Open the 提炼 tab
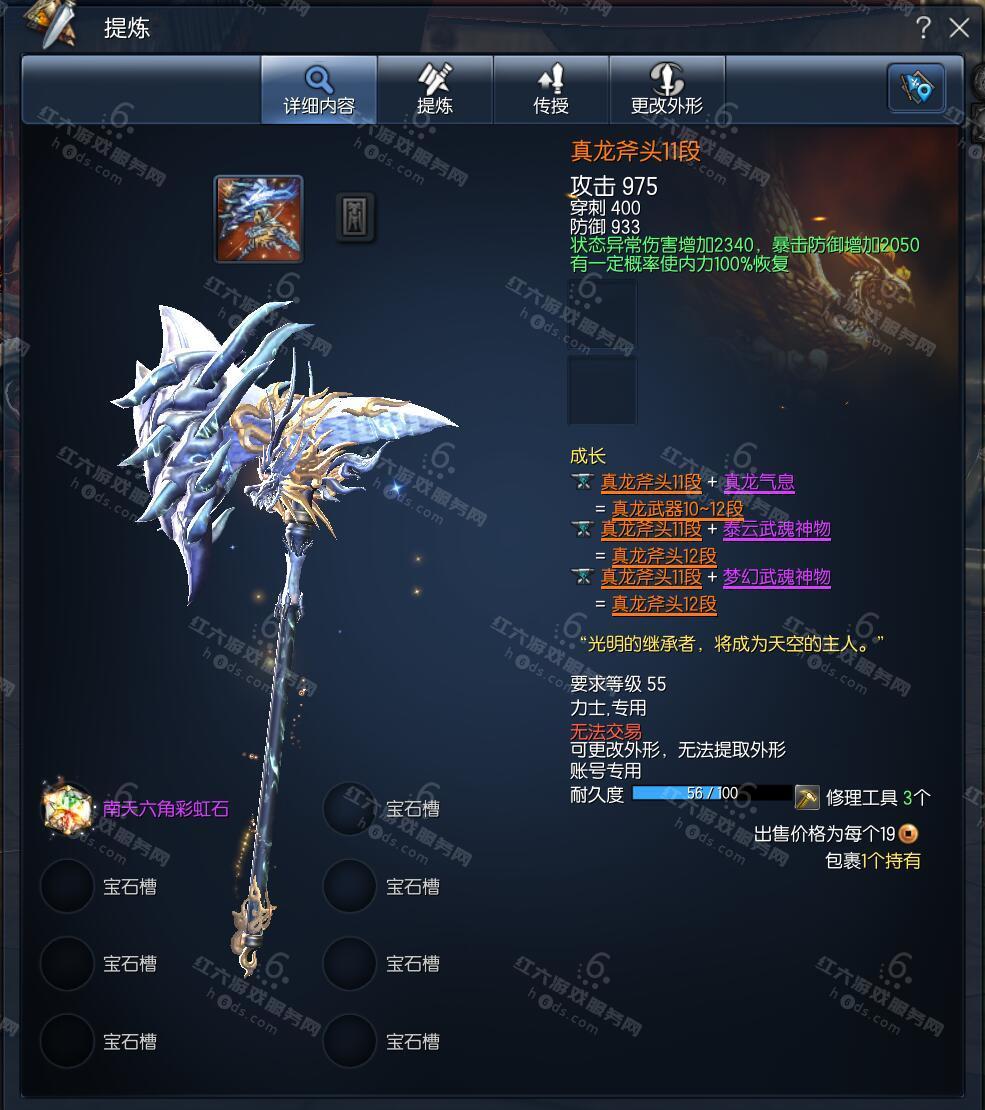 435,89
